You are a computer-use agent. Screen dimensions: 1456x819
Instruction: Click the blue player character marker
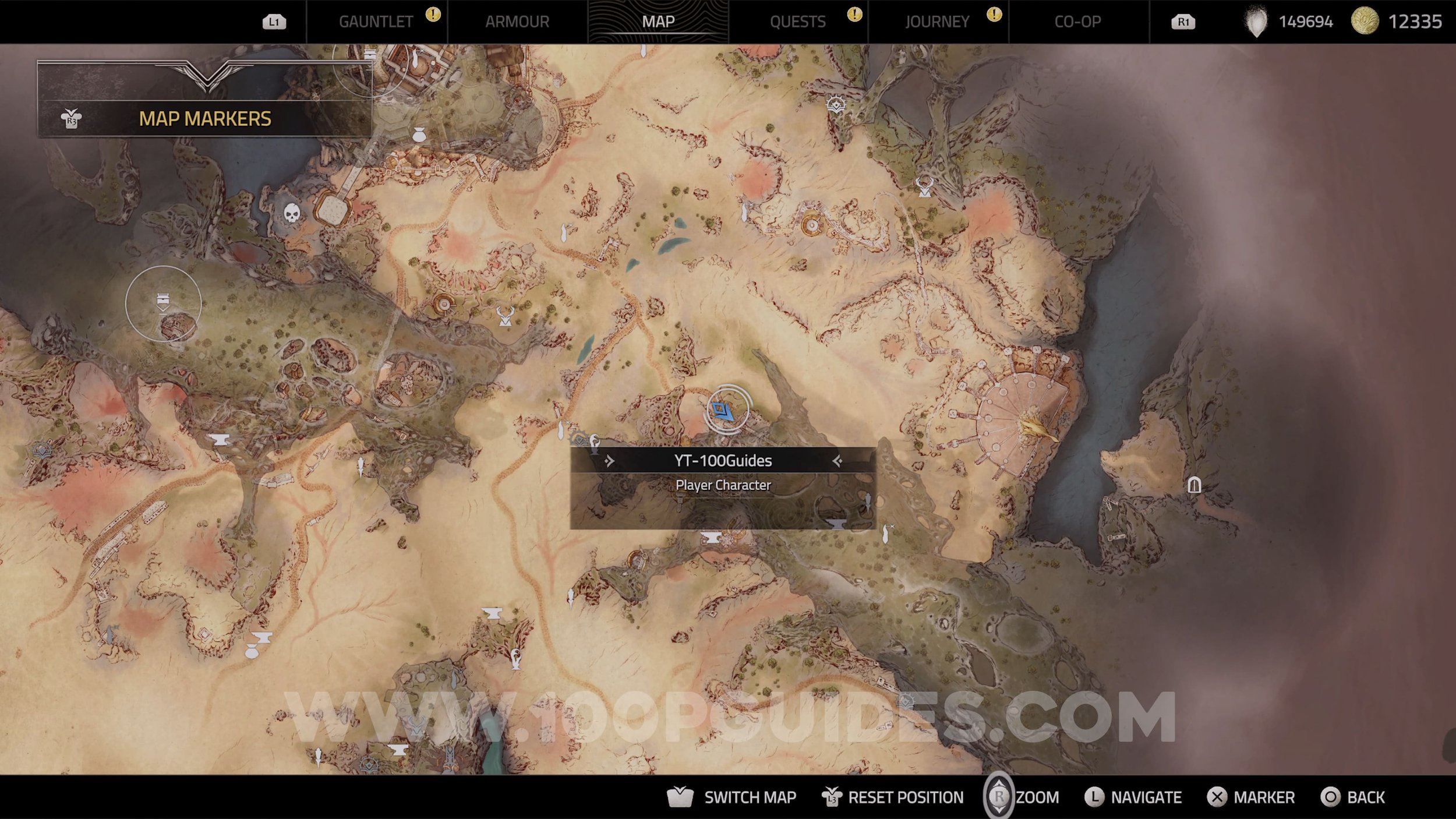point(723,411)
